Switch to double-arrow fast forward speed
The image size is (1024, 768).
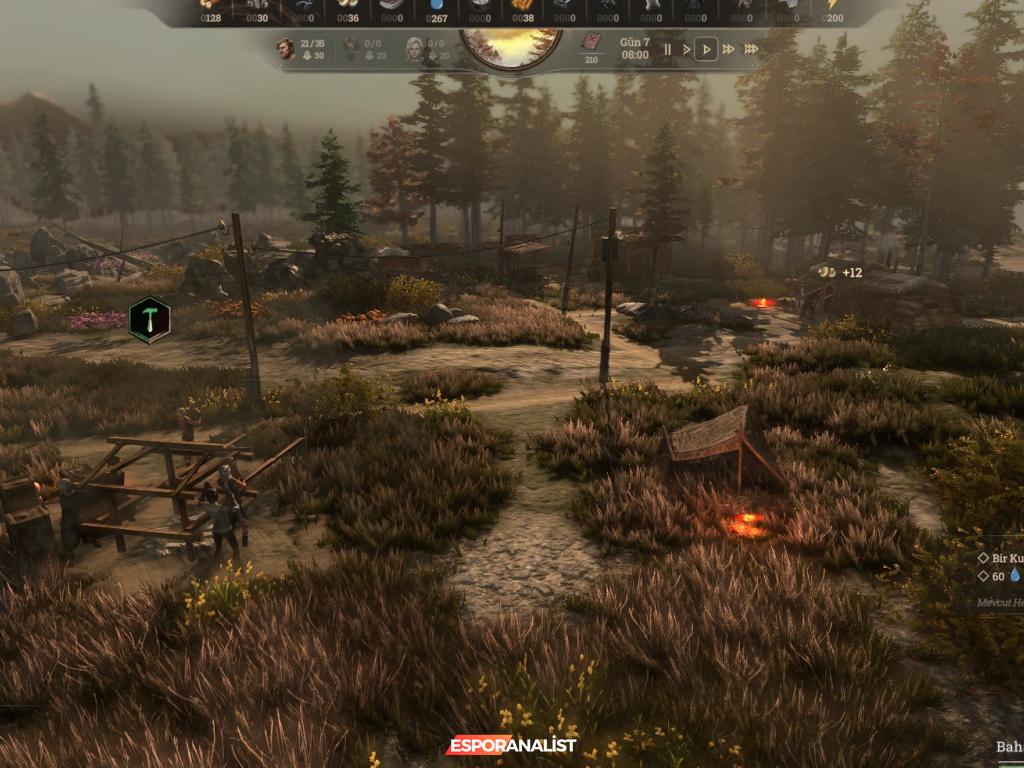pos(728,49)
